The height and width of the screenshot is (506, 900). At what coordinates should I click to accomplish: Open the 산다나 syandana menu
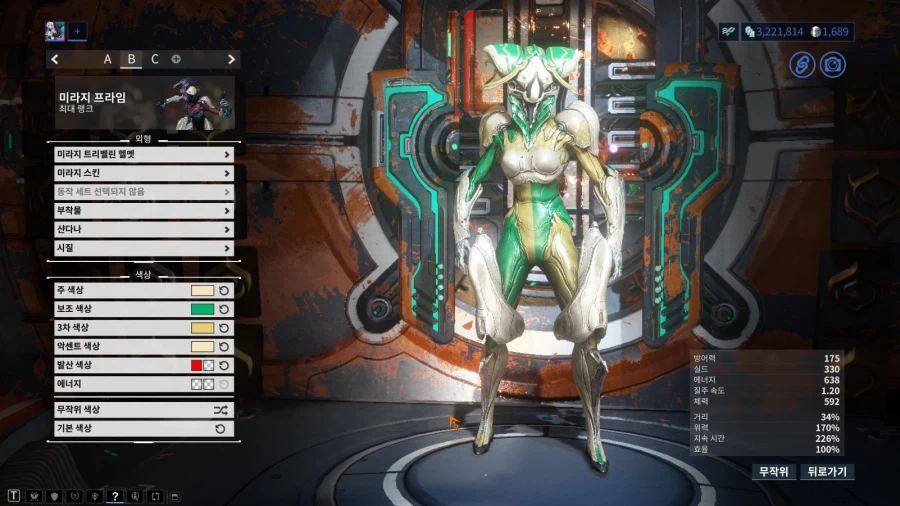click(144, 229)
